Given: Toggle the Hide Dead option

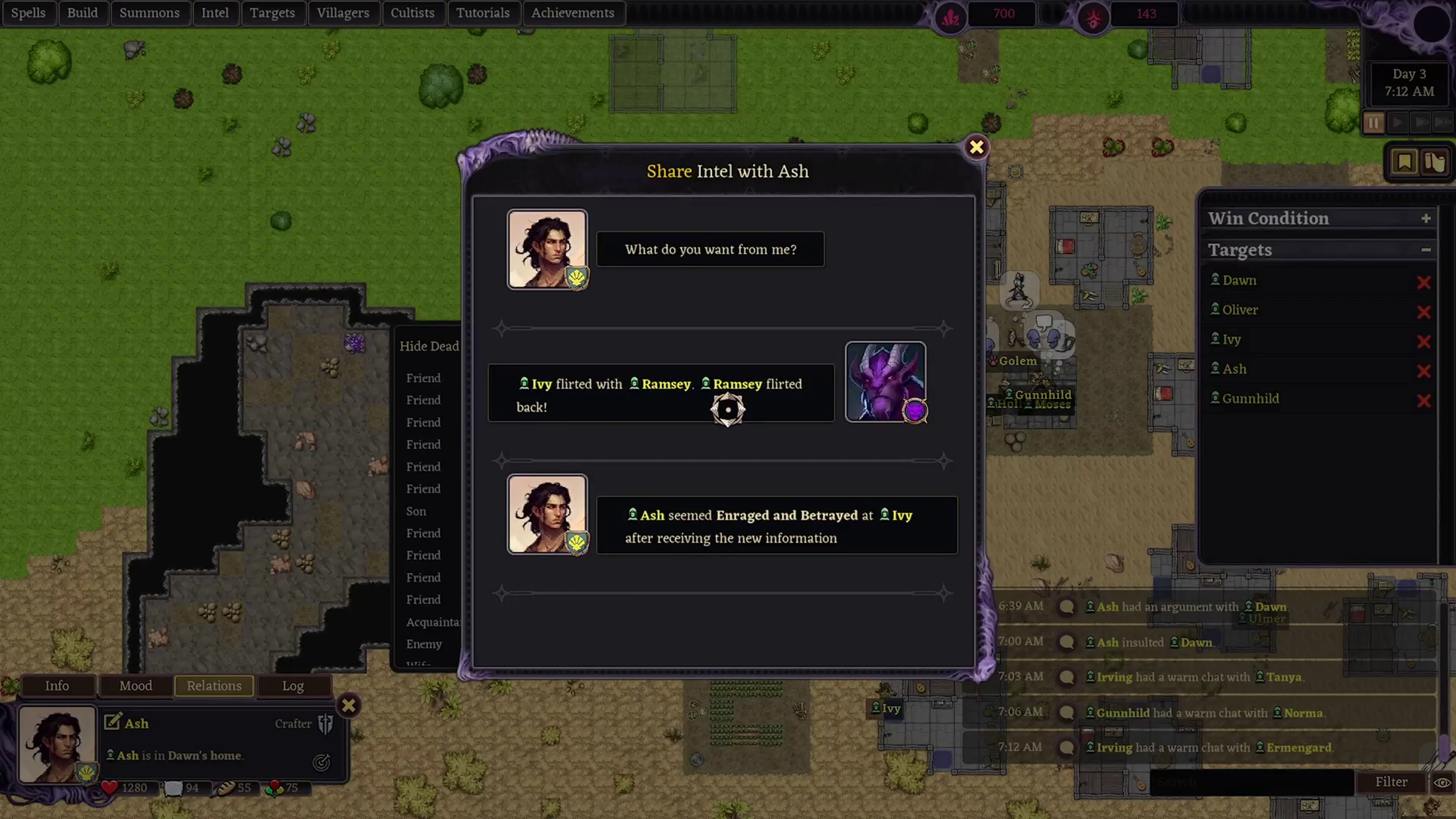Looking at the screenshot, I should [x=430, y=346].
